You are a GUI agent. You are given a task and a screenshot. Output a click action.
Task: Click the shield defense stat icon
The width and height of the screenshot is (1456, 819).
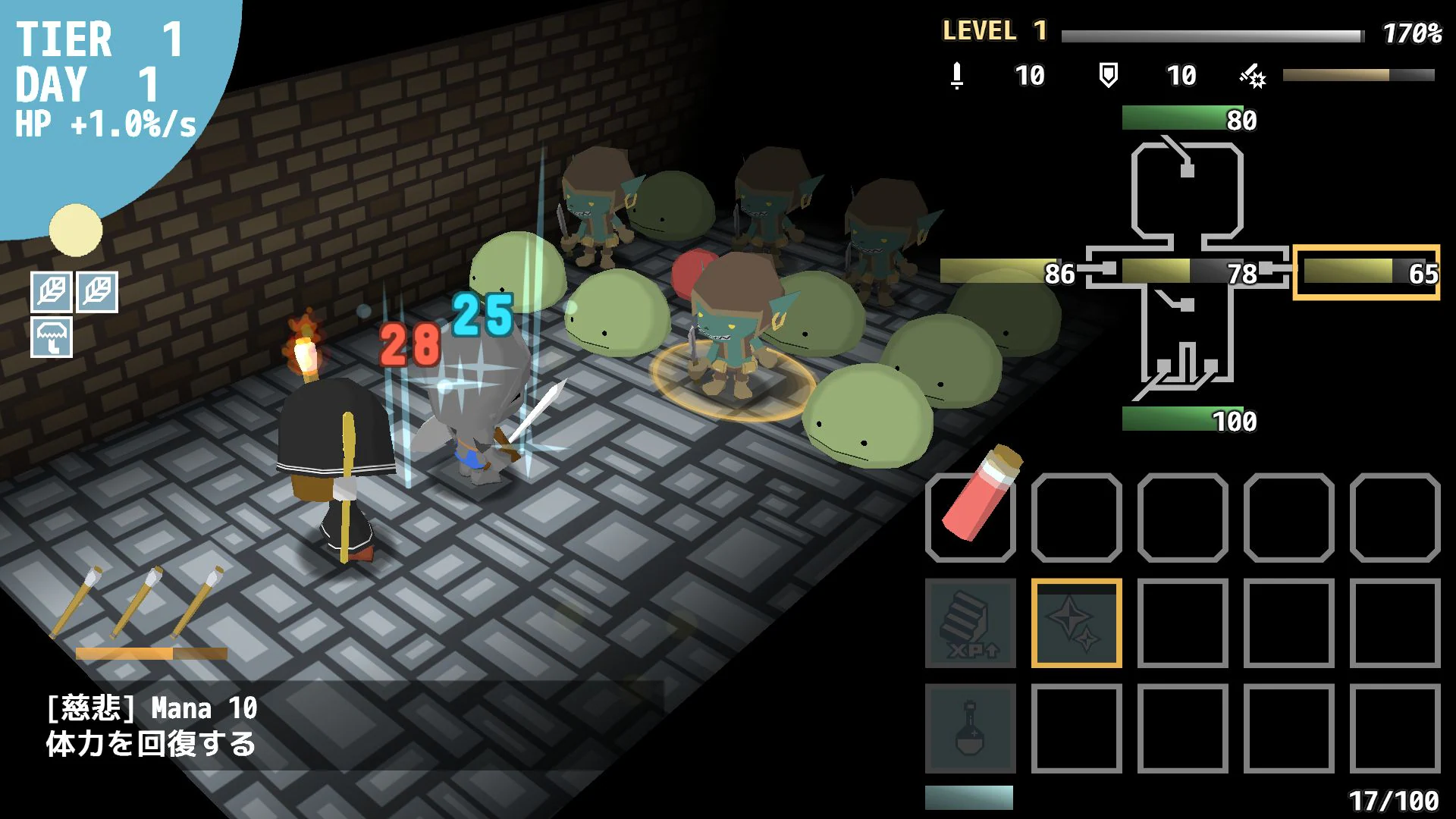point(1109,76)
